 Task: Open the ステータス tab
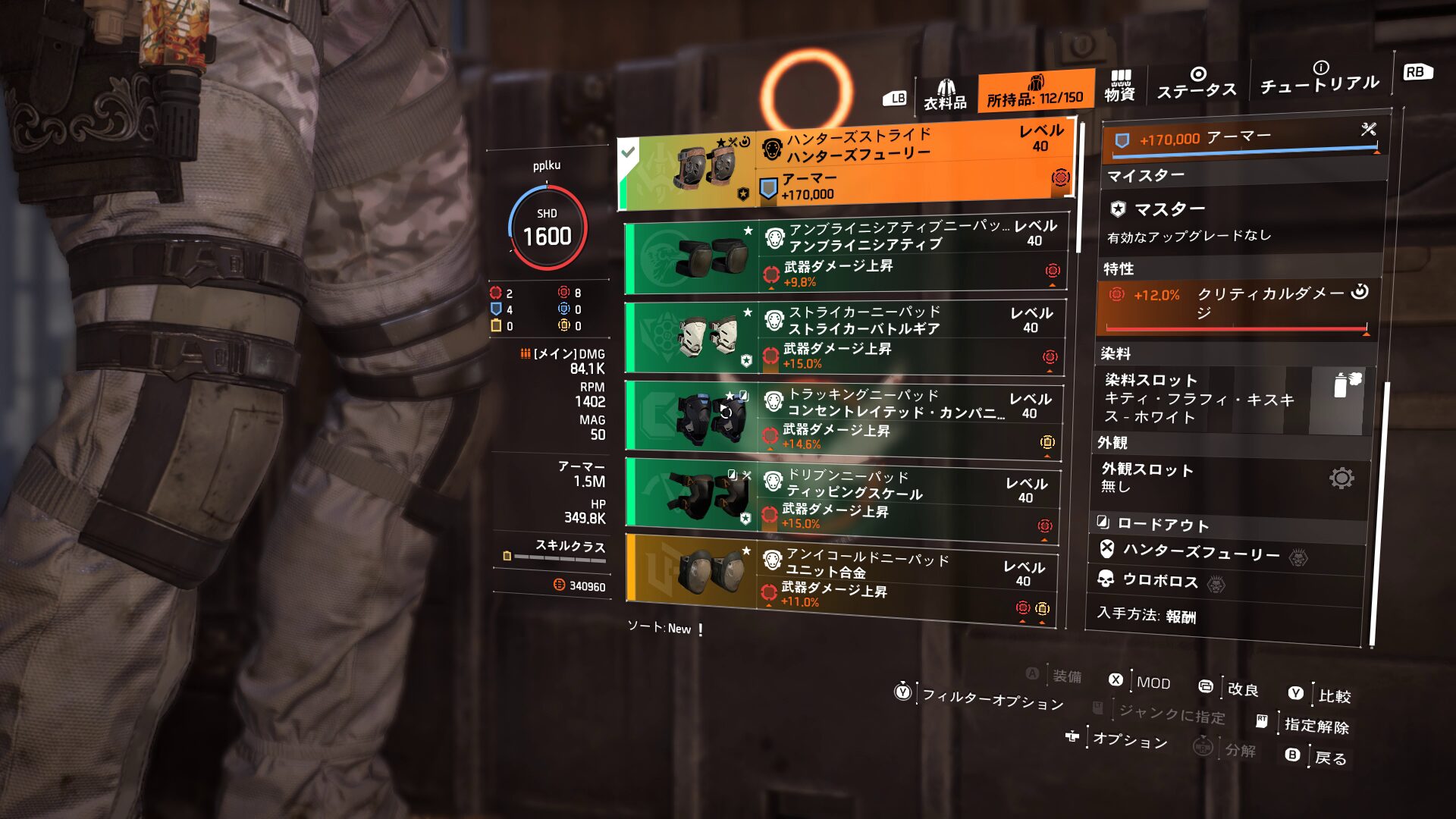pyautogui.click(x=1197, y=84)
